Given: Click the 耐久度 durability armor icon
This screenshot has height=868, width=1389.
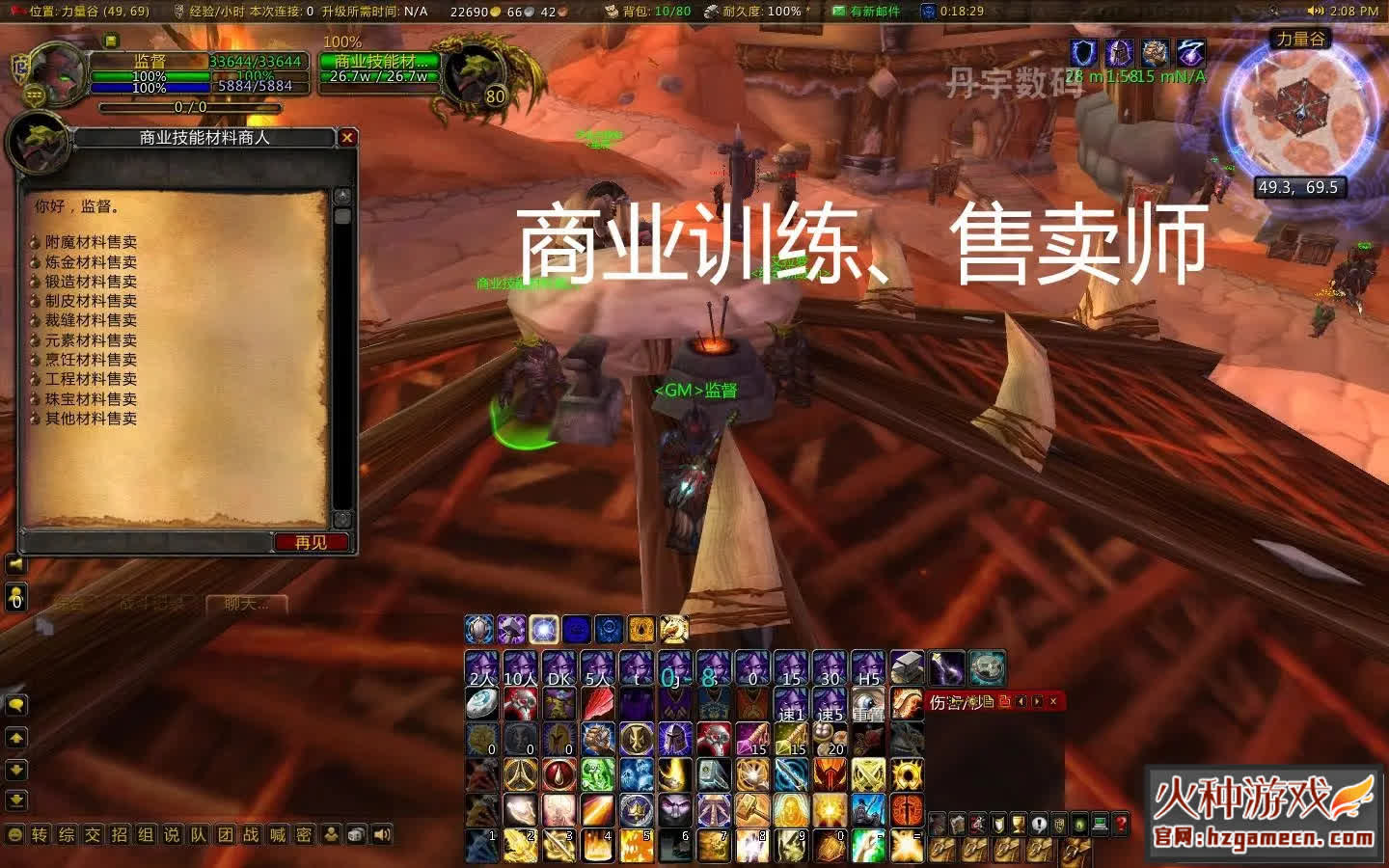Looking at the screenshot, I should [x=711, y=13].
